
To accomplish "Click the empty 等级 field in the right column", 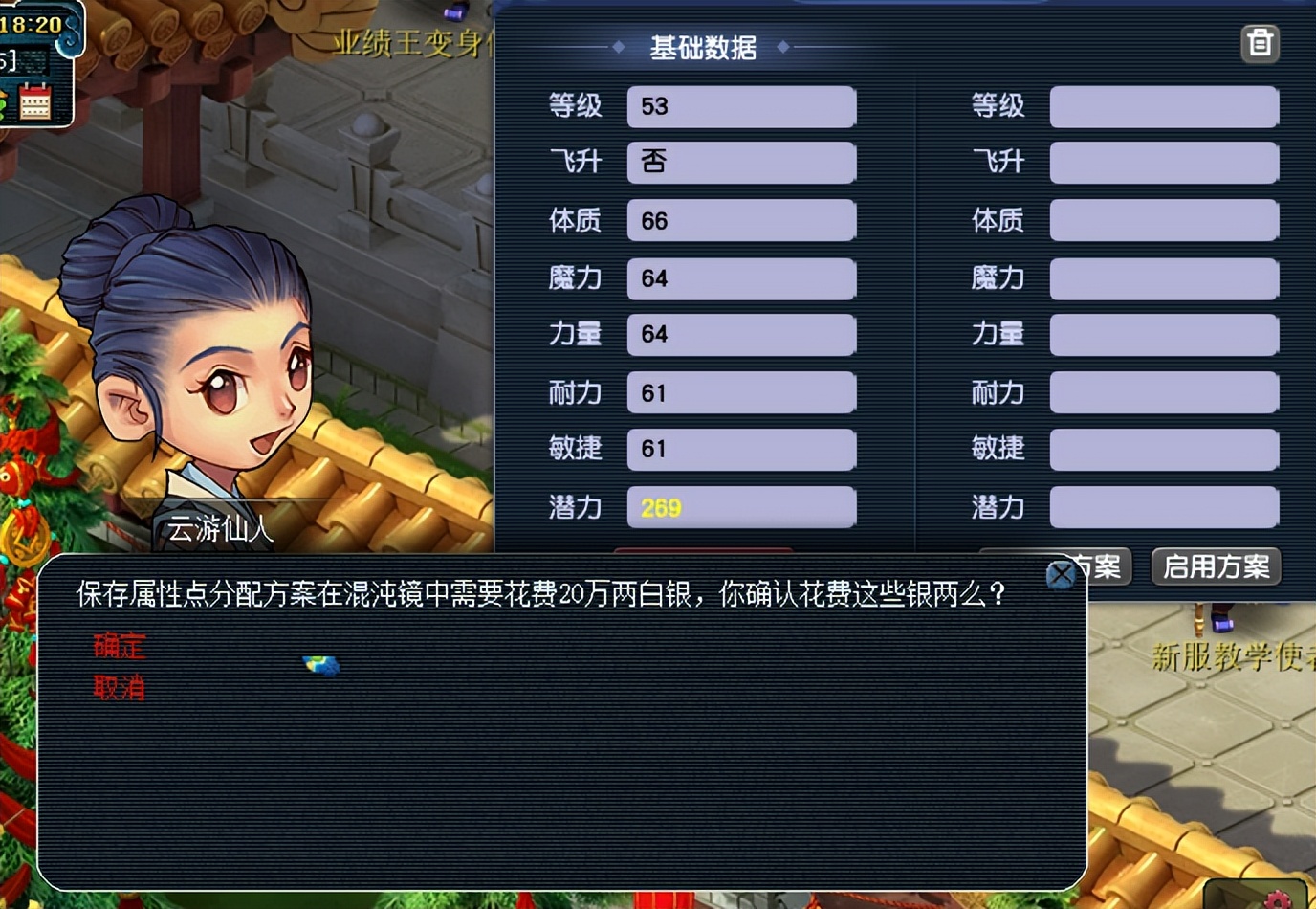I will coord(1163,106).
